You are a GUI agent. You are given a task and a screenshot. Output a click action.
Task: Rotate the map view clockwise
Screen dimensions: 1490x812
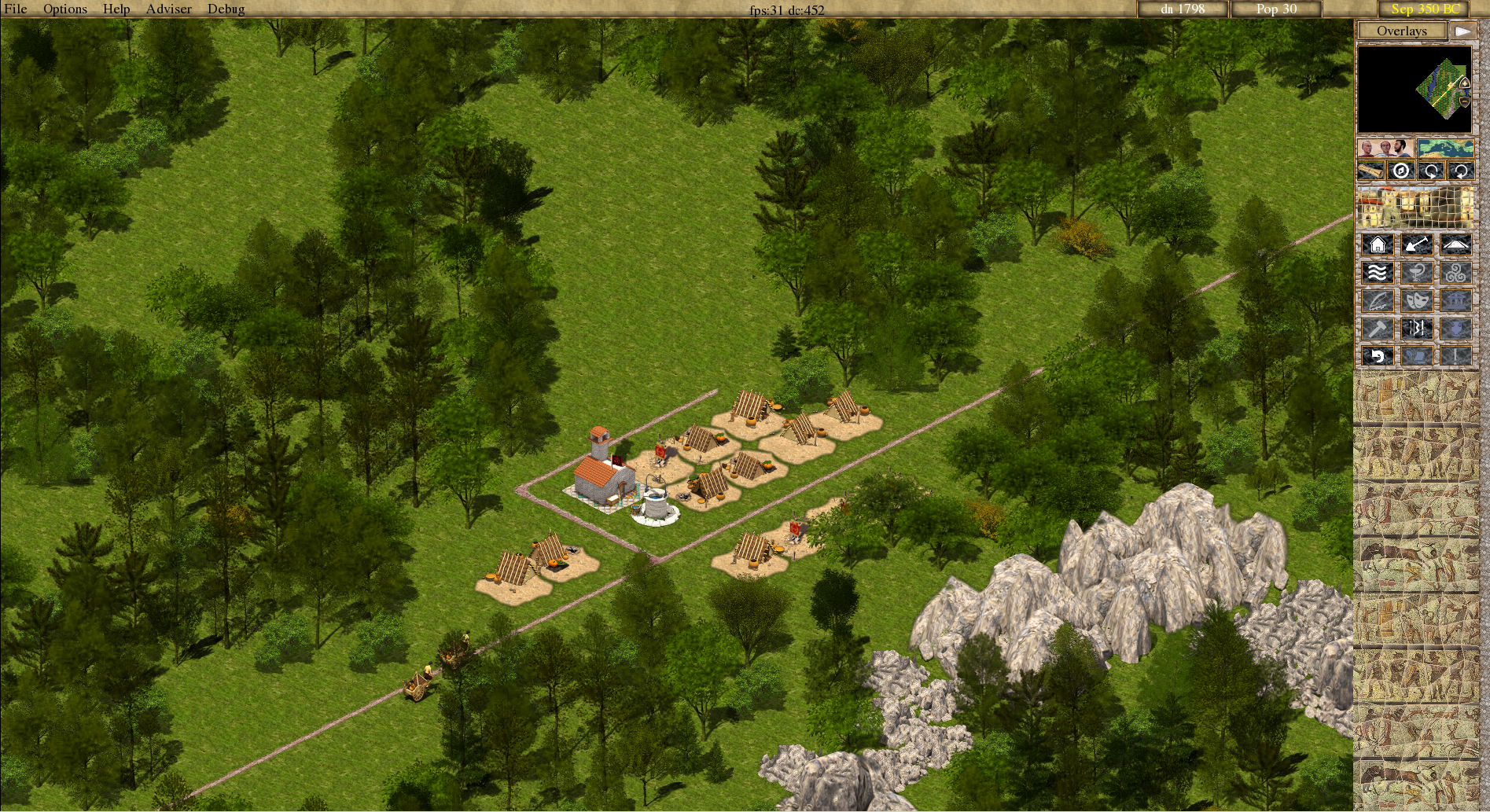coord(1432,170)
